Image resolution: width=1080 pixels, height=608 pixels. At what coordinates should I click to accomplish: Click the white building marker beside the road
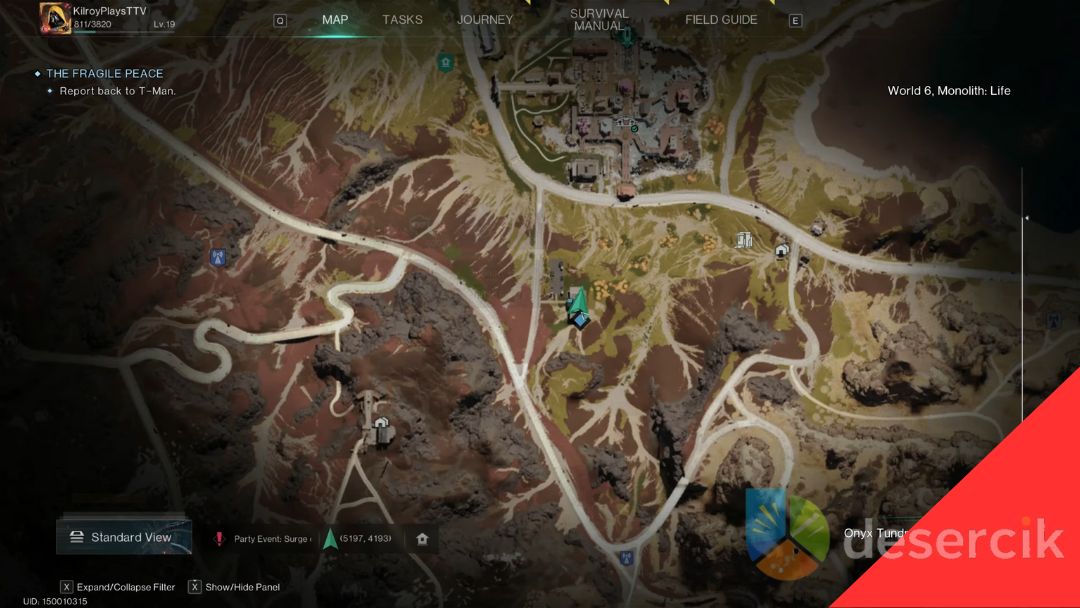point(744,239)
